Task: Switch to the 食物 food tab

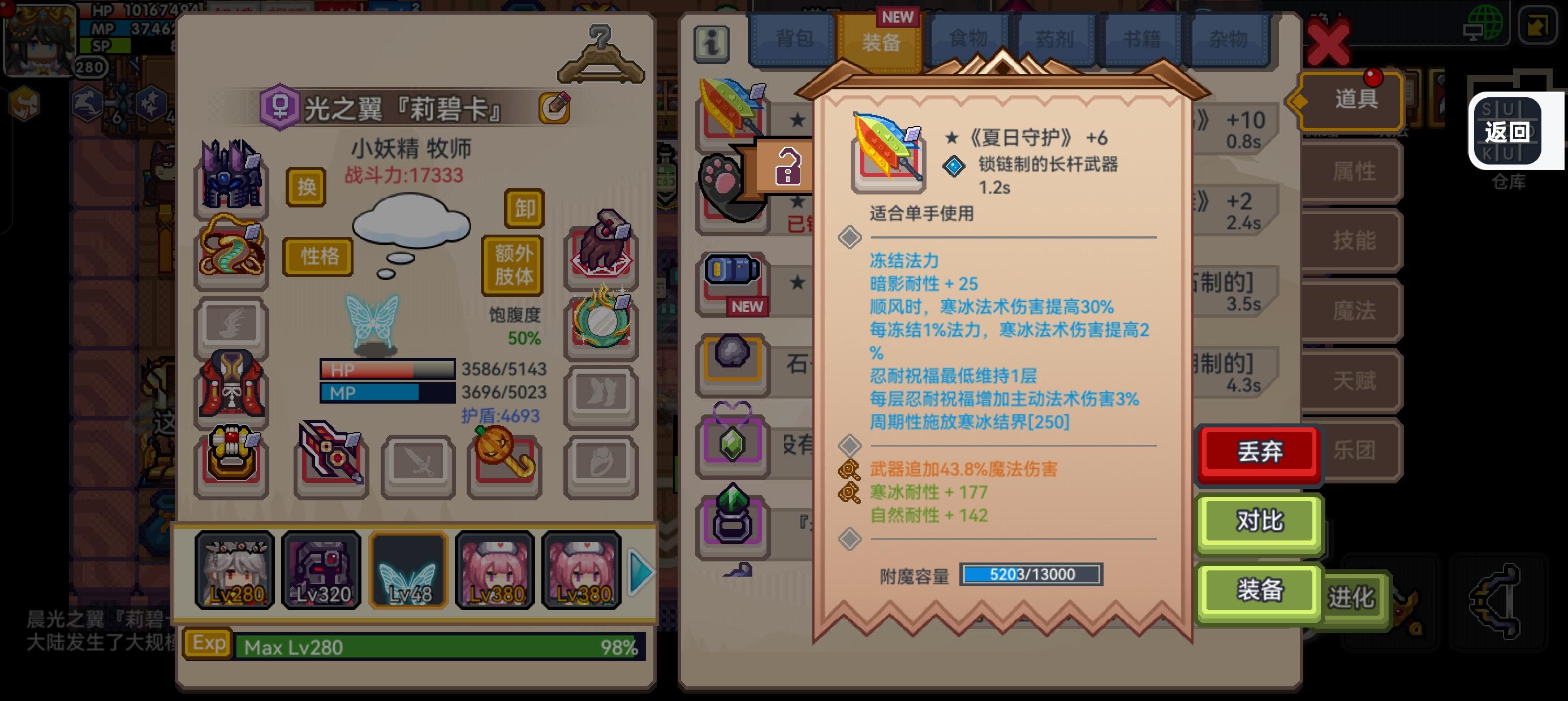Action: click(x=968, y=38)
